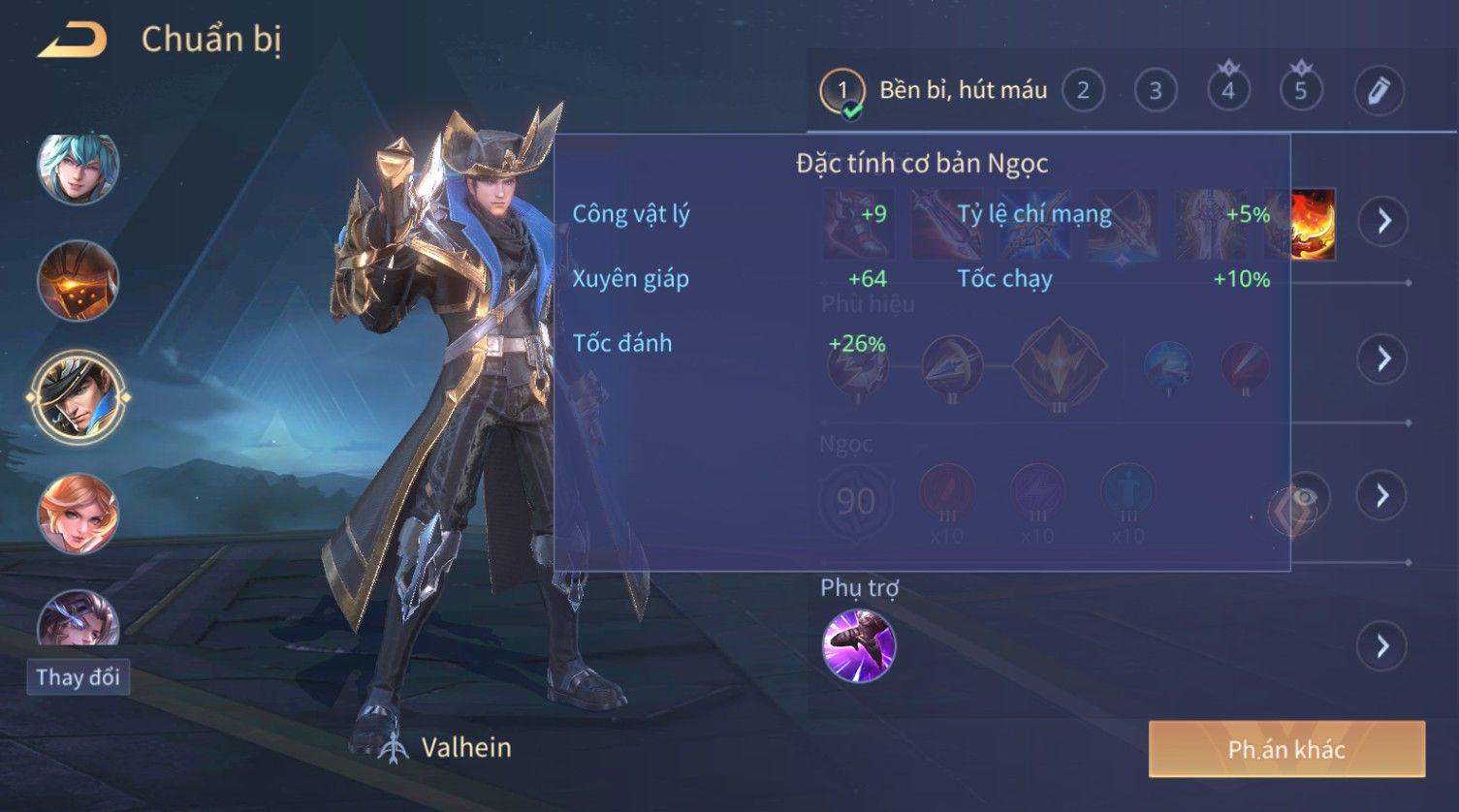This screenshot has width=1459, height=812.
Task: Switch to preset tab 4
Action: click(1228, 91)
